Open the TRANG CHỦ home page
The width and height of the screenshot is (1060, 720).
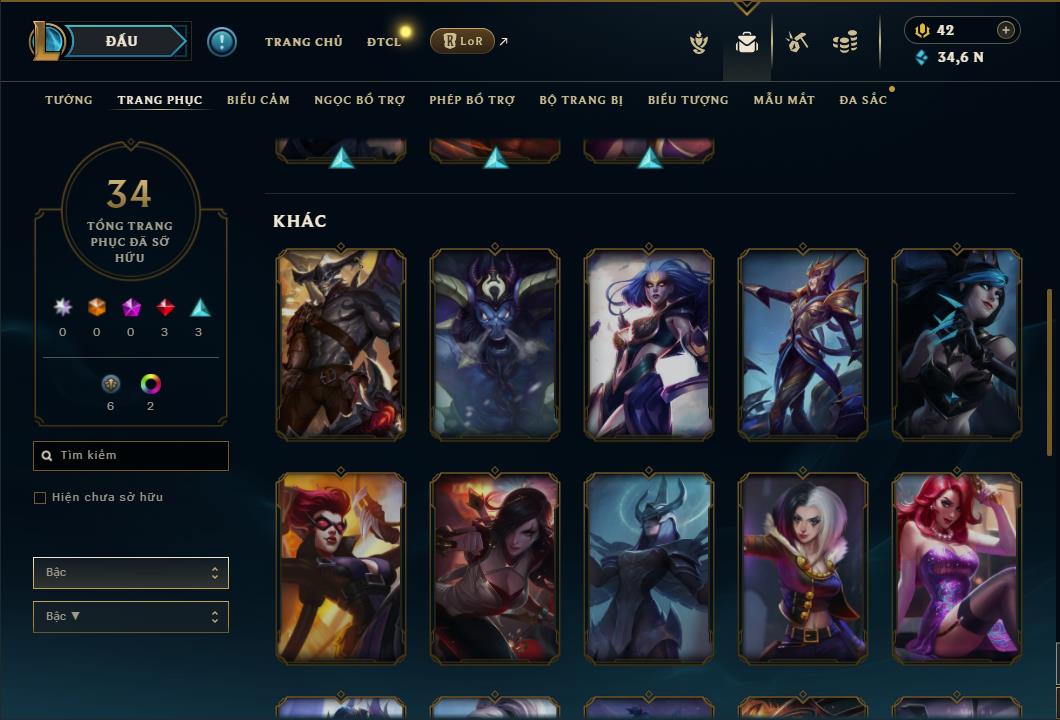tap(303, 42)
